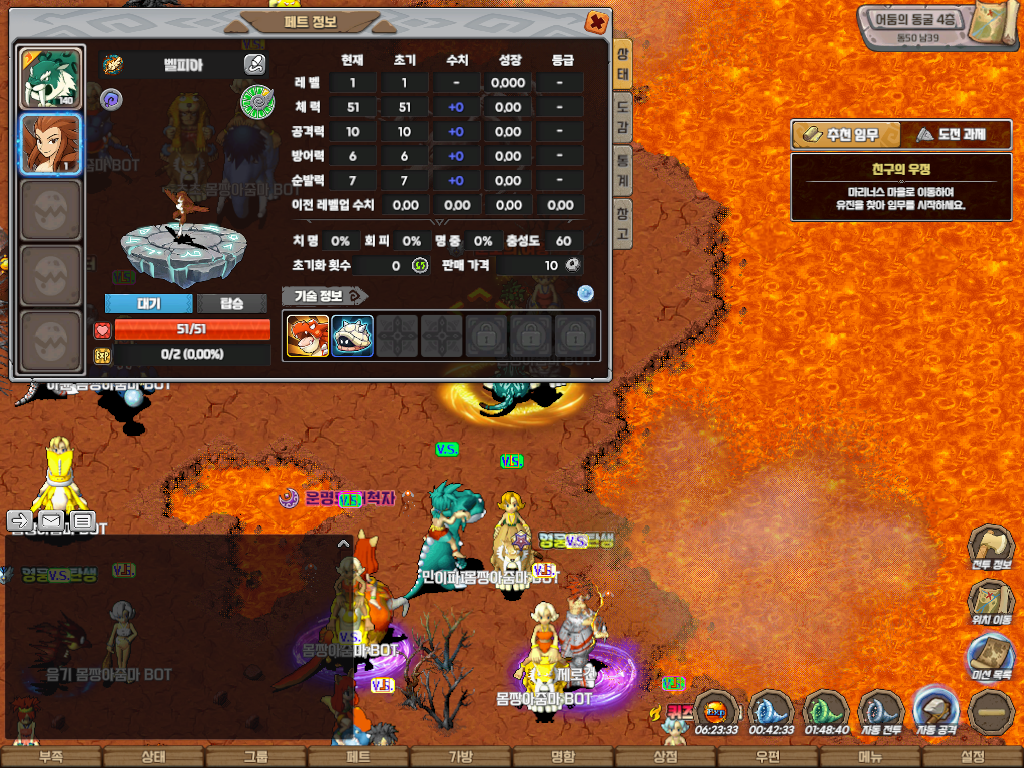1024x768 pixels.
Task: Switch to the 도전 과제 tab
Action: [x=955, y=134]
